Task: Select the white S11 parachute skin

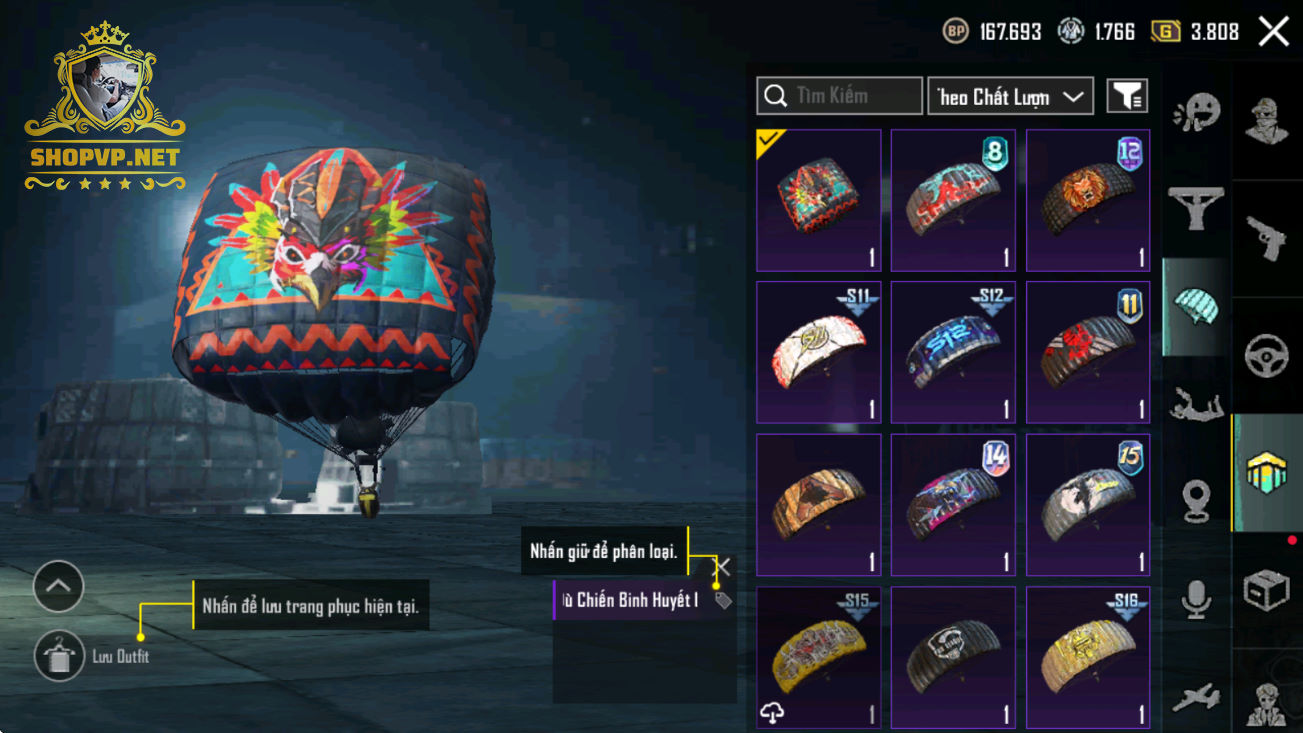Action: coord(818,352)
